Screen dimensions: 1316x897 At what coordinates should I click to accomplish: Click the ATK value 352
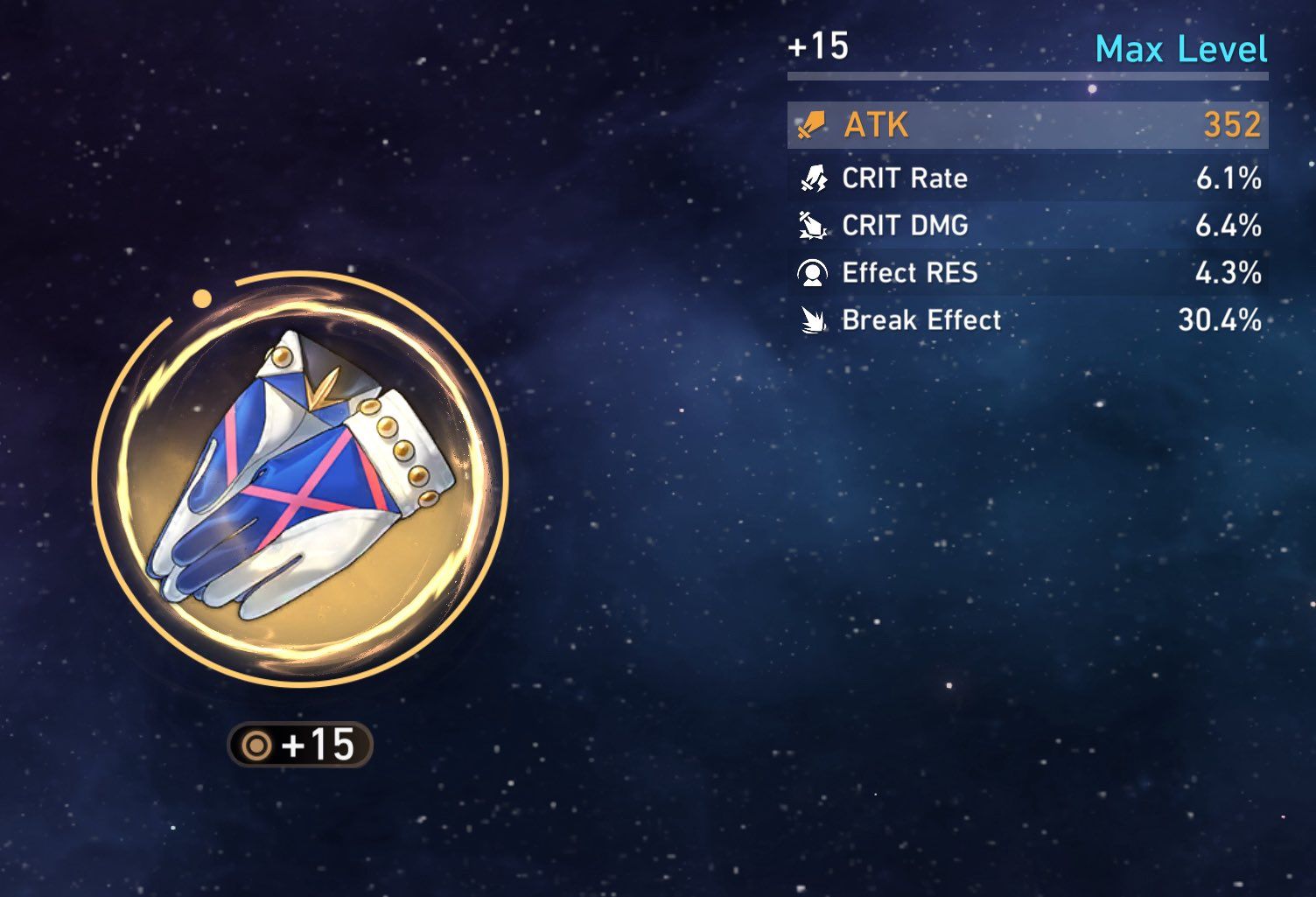[1231, 125]
